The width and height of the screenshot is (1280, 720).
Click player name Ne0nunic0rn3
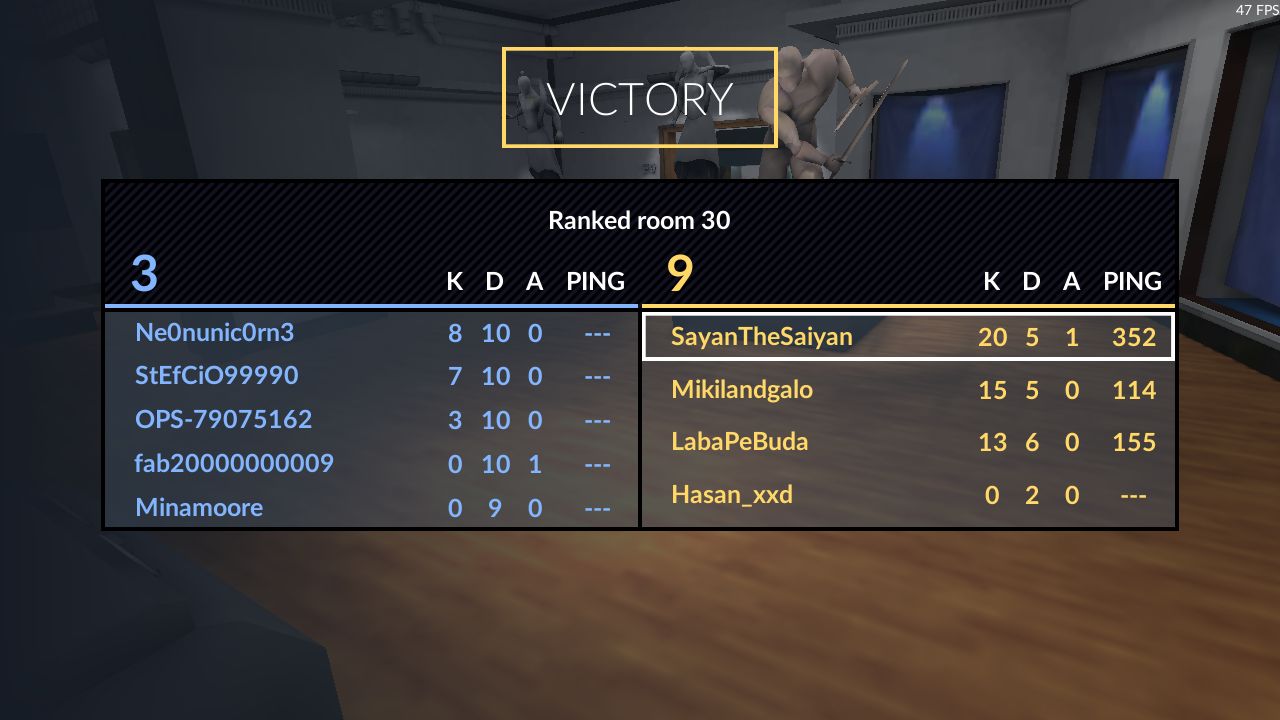[215, 333]
